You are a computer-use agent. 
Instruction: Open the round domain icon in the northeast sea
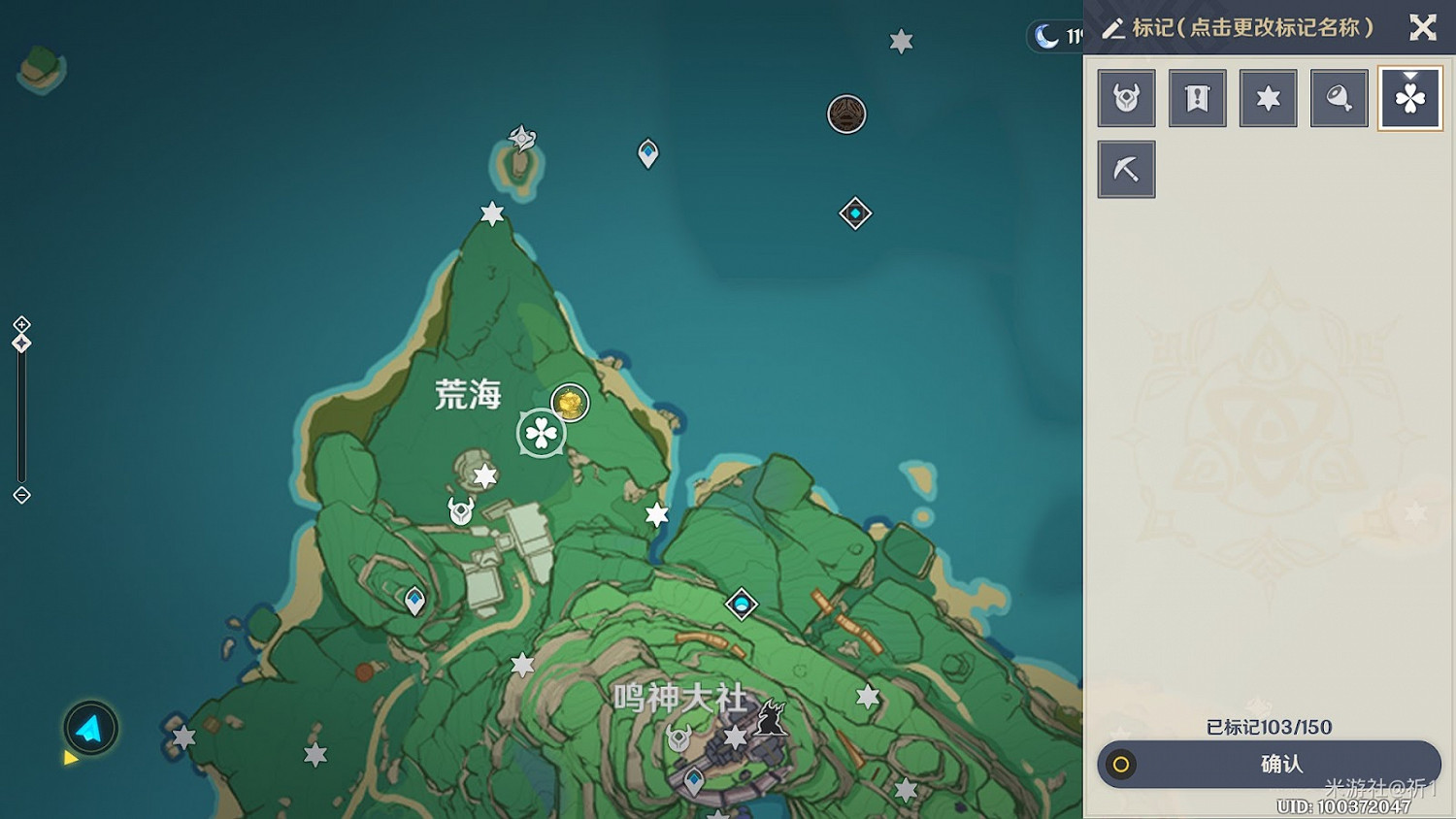tap(845, 114)
